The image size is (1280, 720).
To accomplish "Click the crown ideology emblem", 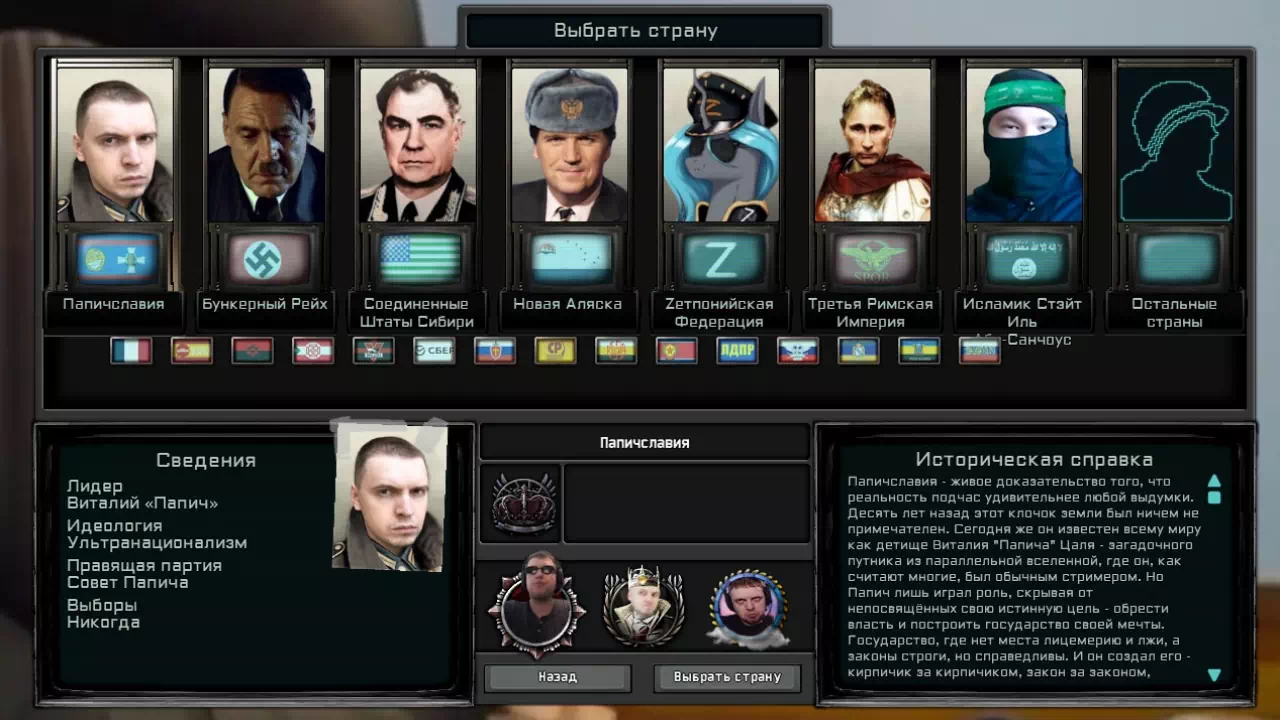I will tap(523, 504).
